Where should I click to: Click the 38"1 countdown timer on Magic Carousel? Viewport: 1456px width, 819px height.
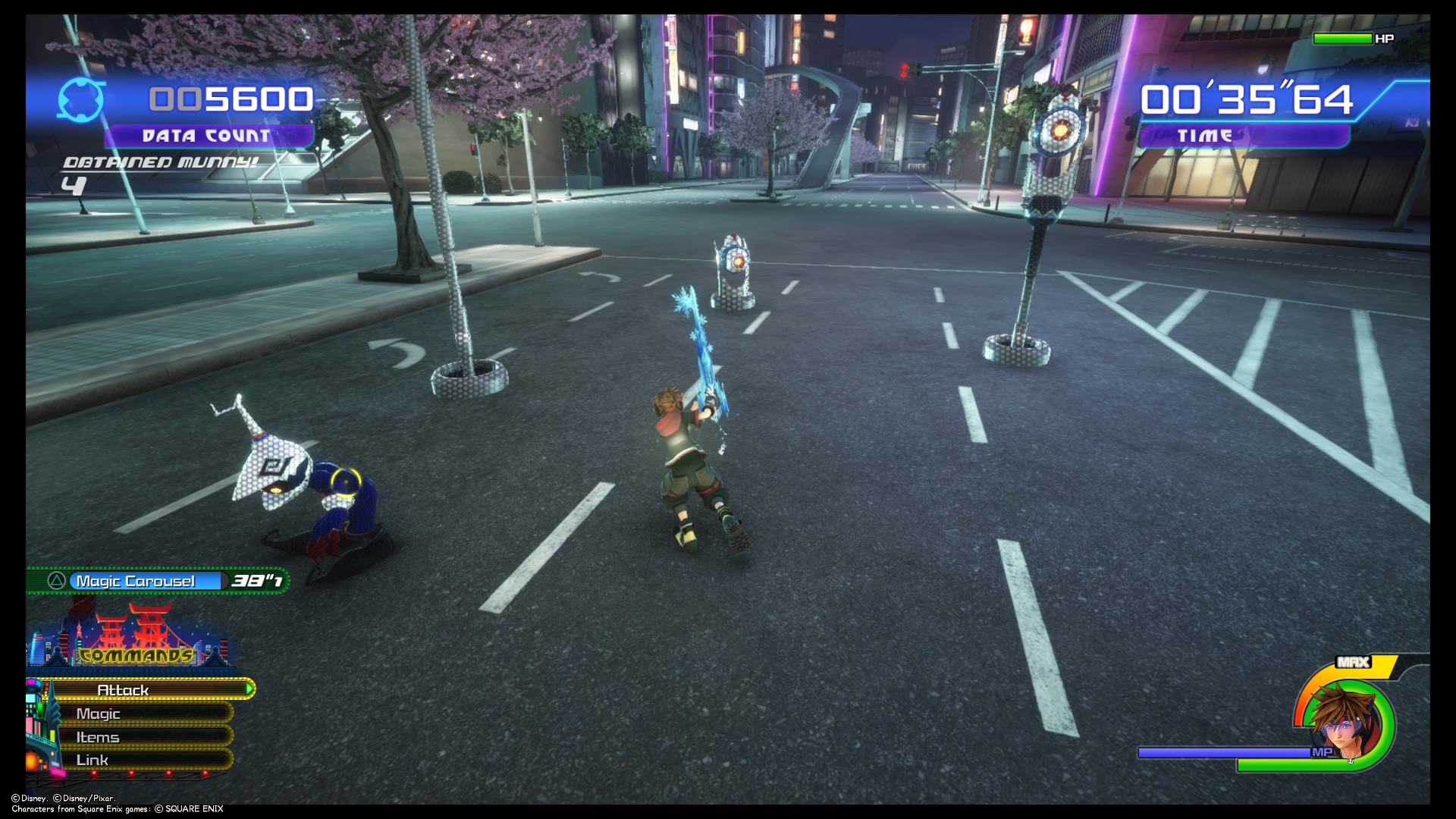(256, 580)
